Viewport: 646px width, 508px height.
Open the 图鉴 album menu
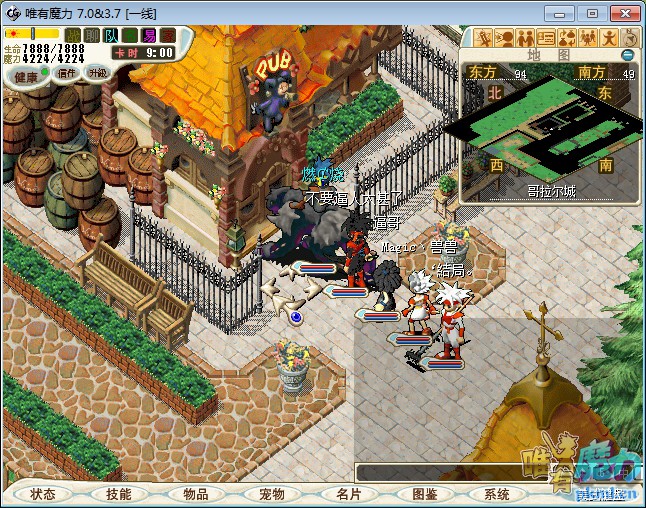click(x=424, y=494)
